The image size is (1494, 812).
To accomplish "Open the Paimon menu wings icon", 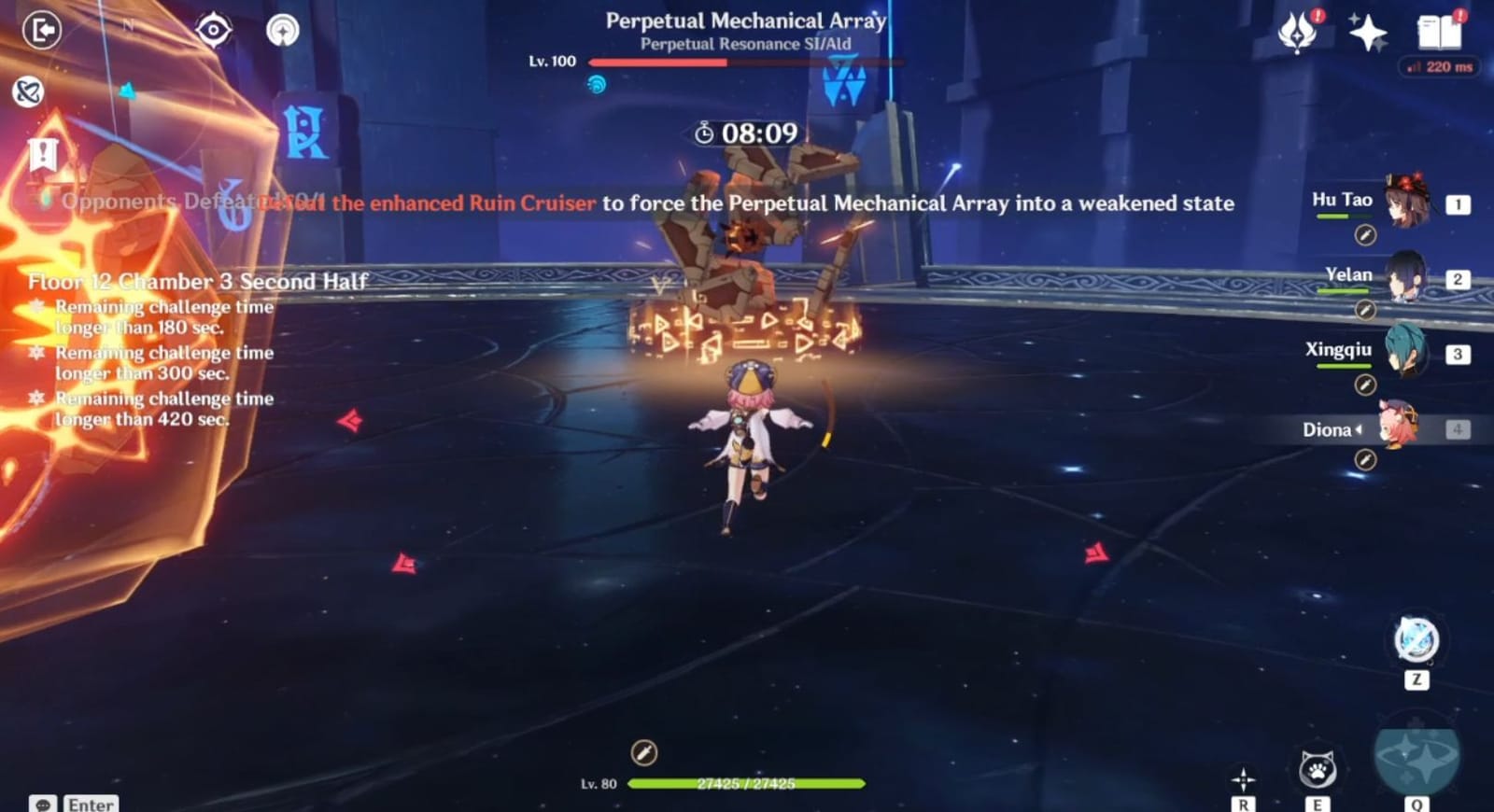I will tap(1298, 31).
